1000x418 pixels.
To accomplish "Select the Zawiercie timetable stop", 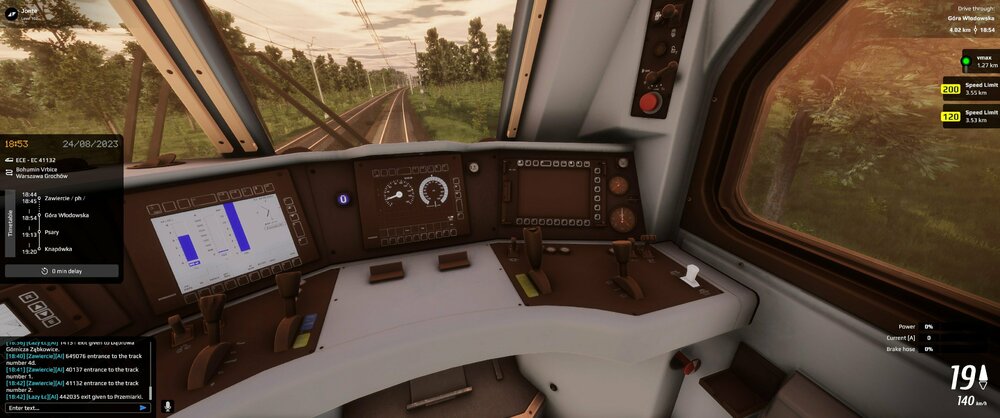I will (66, 198).
